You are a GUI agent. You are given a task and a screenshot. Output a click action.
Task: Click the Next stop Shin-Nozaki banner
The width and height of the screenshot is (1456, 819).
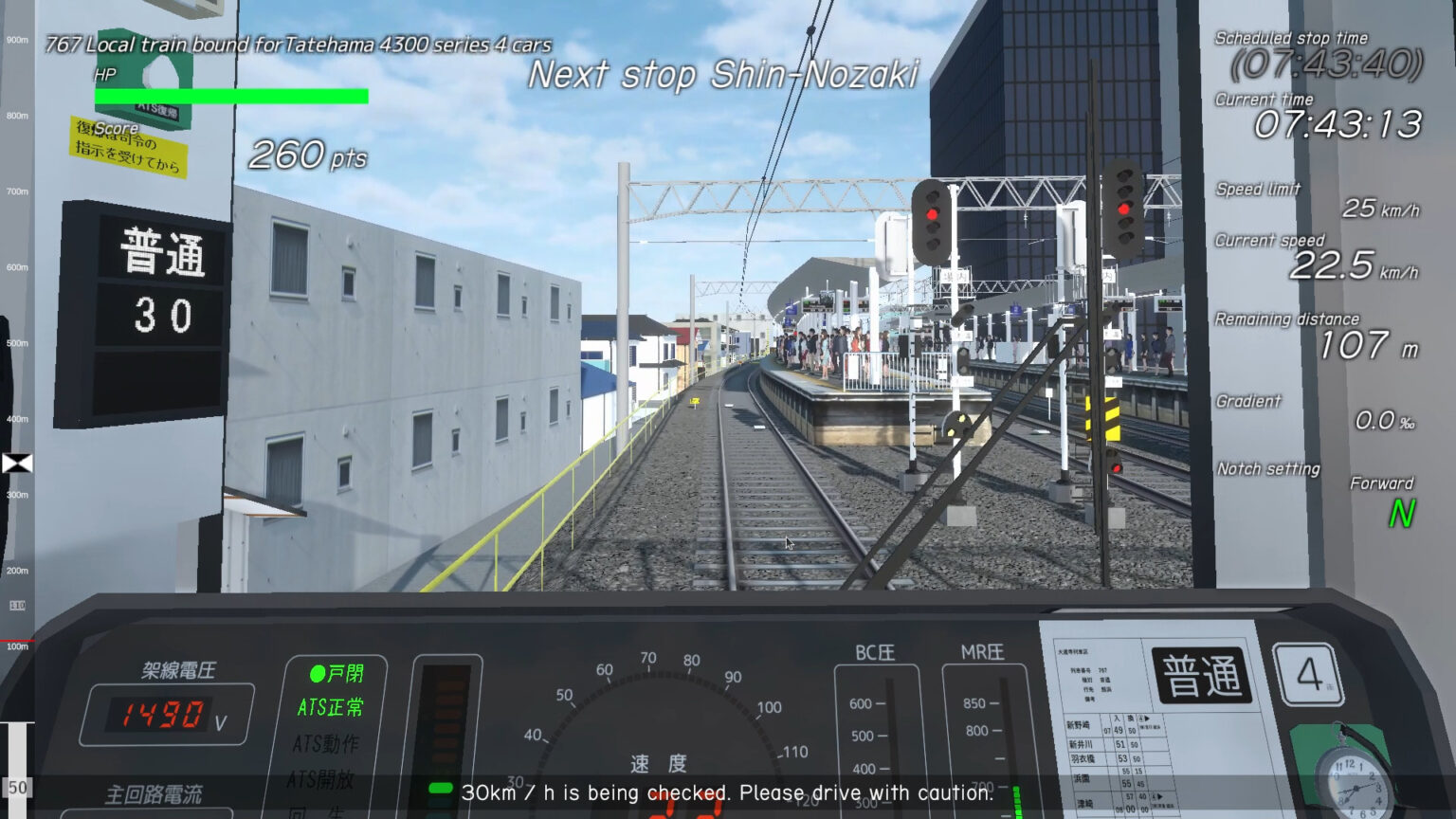[727, 74]
